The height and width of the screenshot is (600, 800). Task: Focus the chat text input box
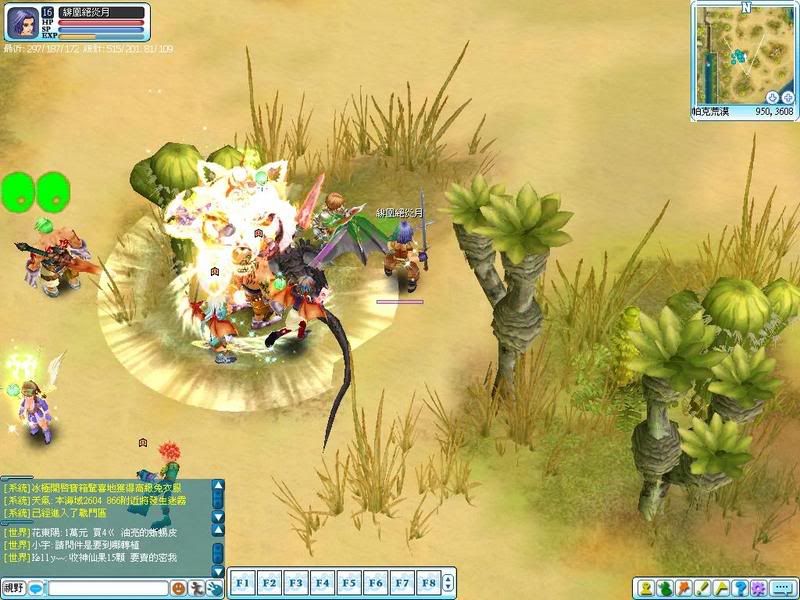[x=106, y=588]
